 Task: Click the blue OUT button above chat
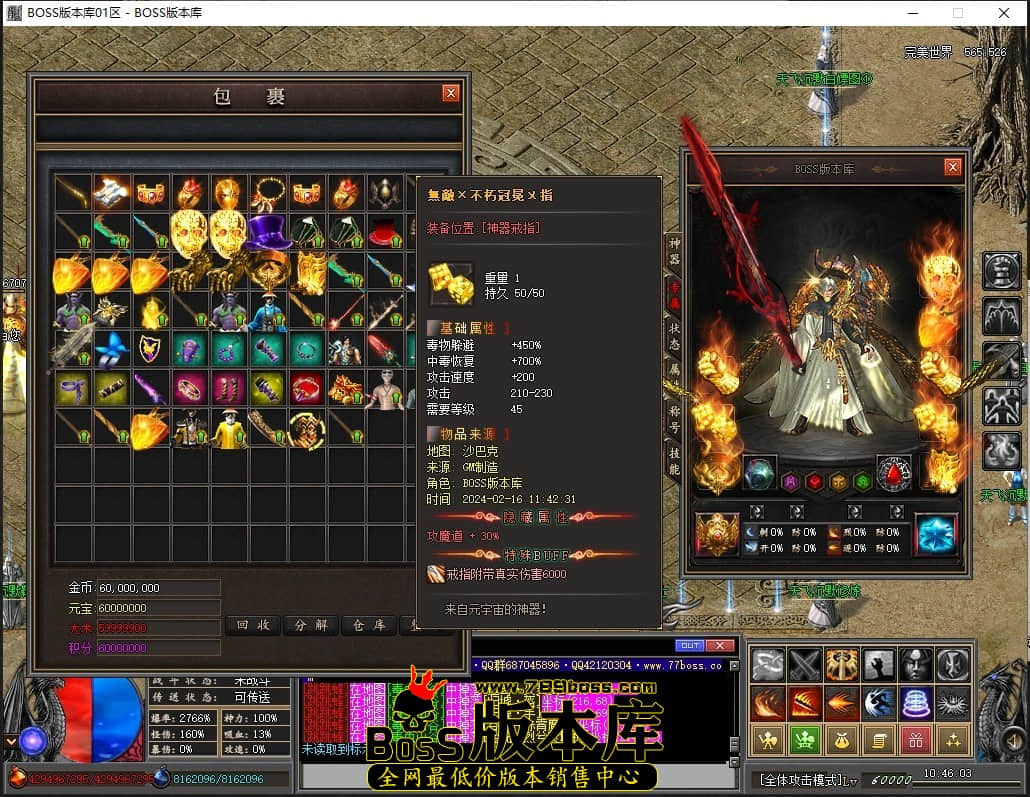tap(689, 645)
